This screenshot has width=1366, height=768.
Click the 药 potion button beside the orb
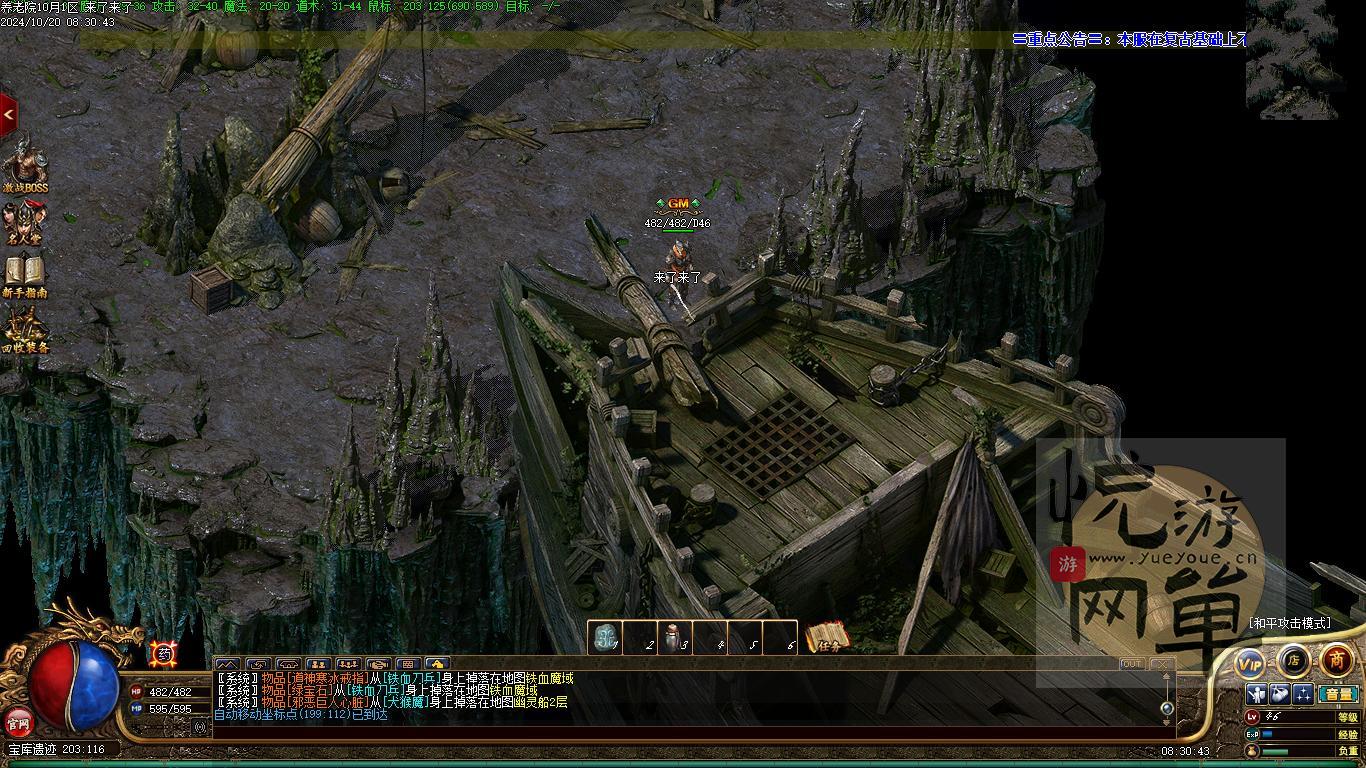[164, 654]
